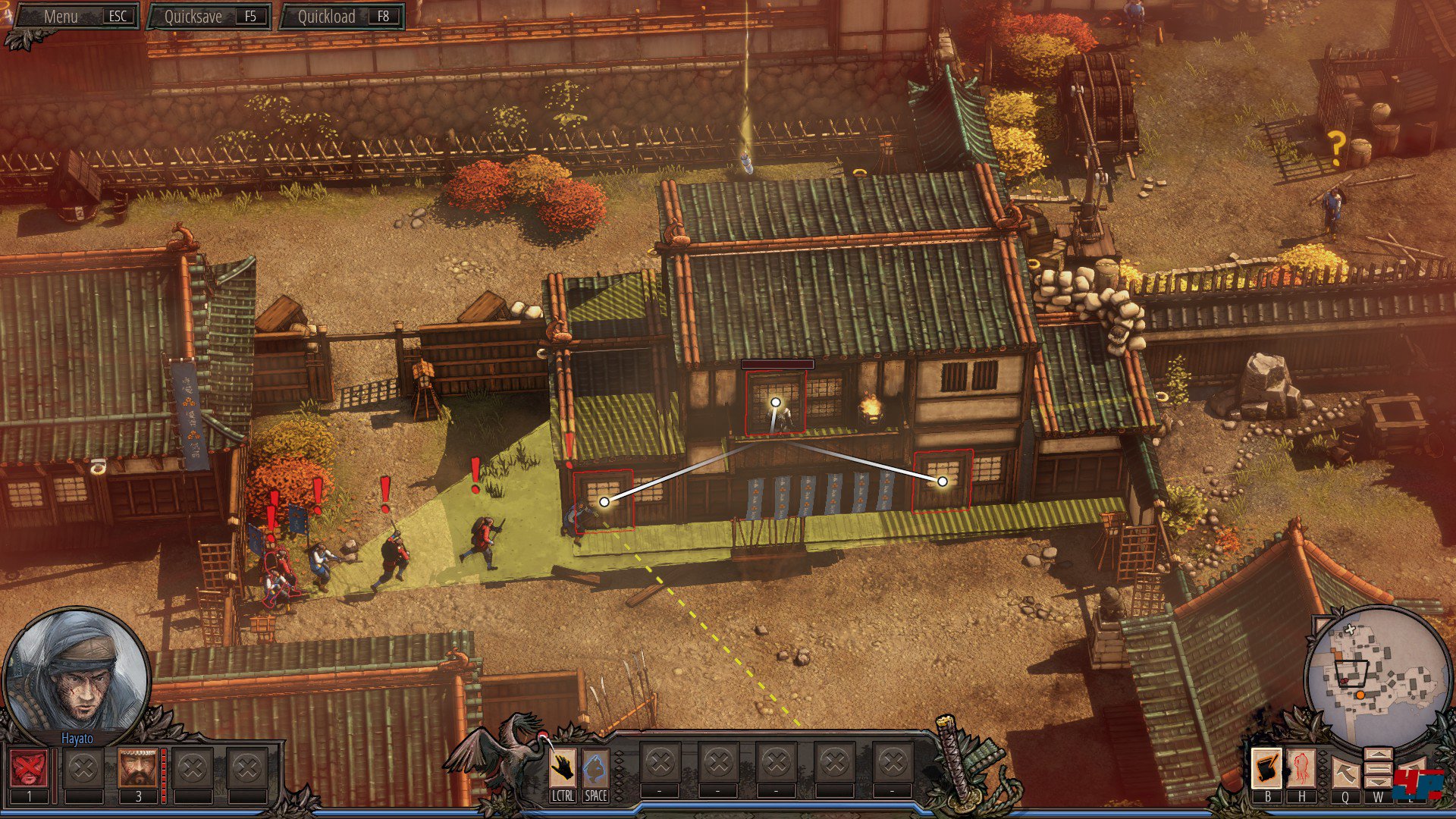The width and height of the screenshot is (1456, 819).
Task: Open the scroll and quill log
Action: coord(1266,768)
